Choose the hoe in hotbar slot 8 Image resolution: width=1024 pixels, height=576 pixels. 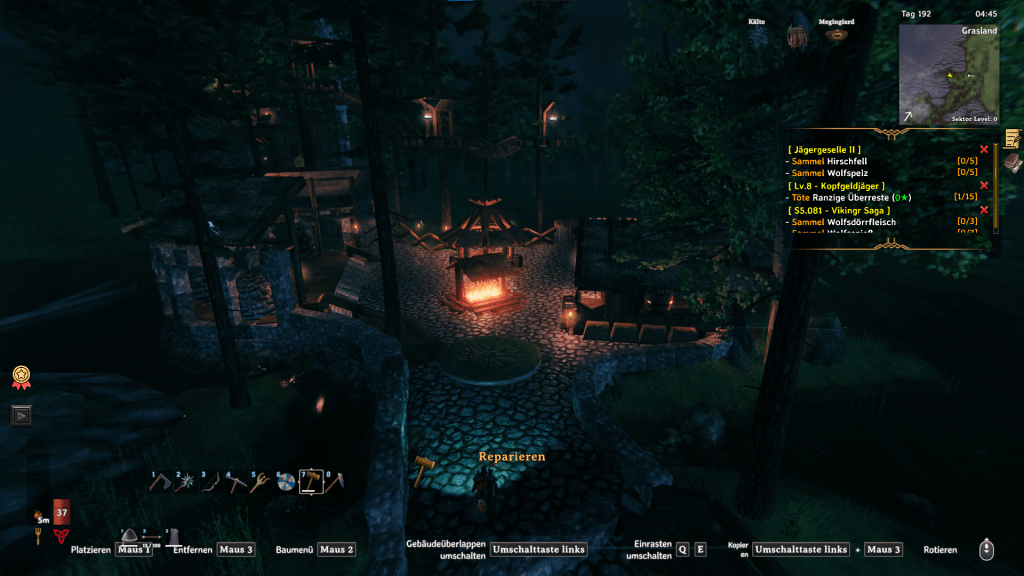click(335, 483)
